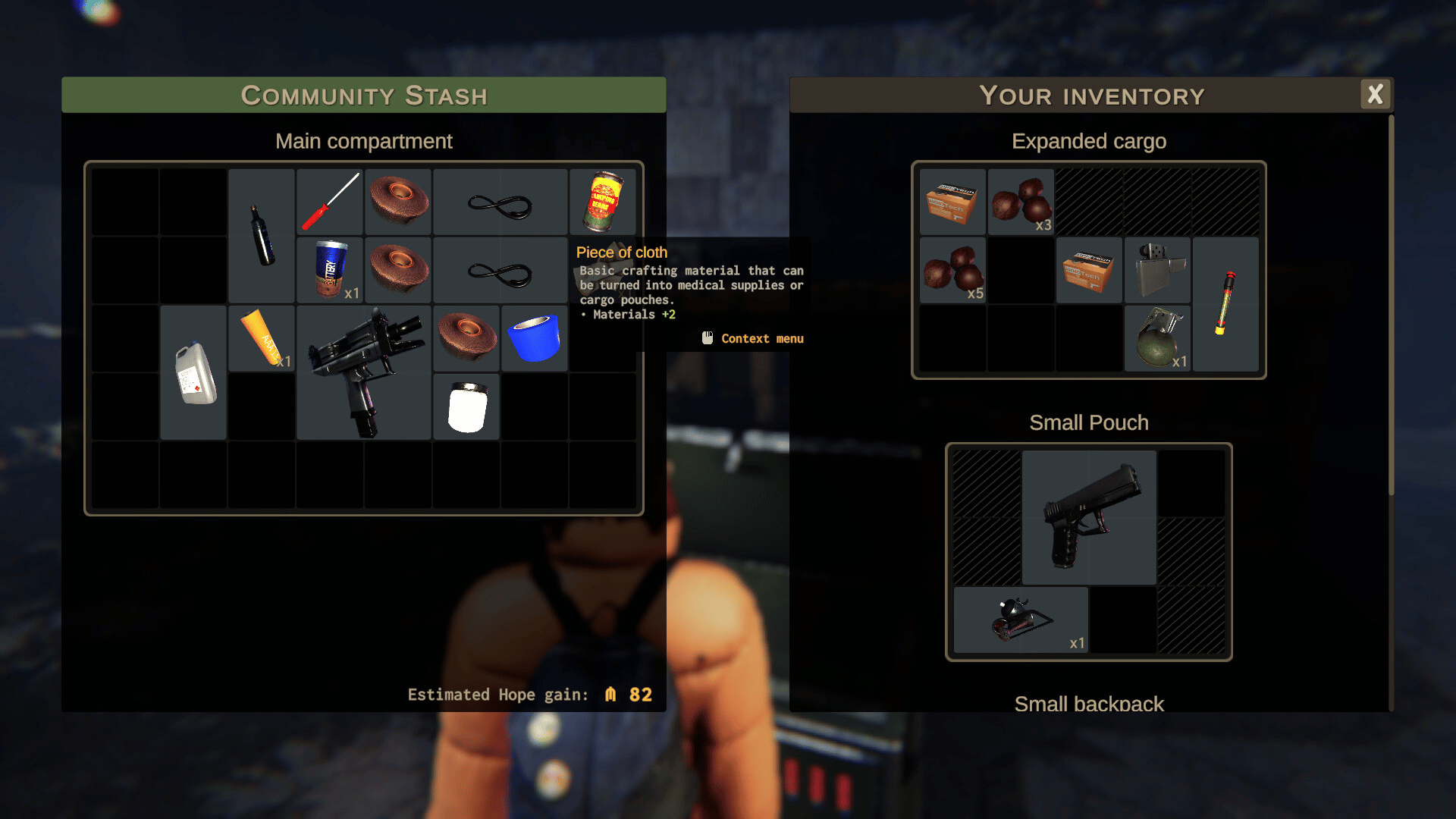Select the stack of three chestnuts
This screenshot has width=1456, height=819.
(1021, 202)
